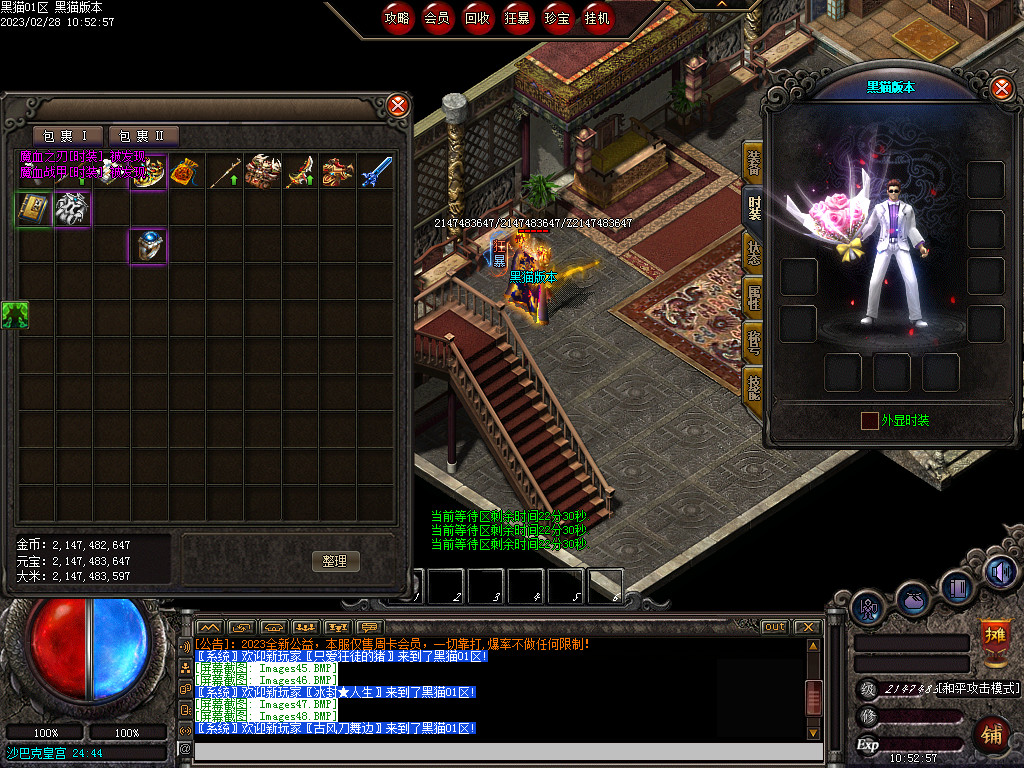Screen dimensions: 1024x768
Task: Select the blue sword item slot
Action: [x=376, y=172]
